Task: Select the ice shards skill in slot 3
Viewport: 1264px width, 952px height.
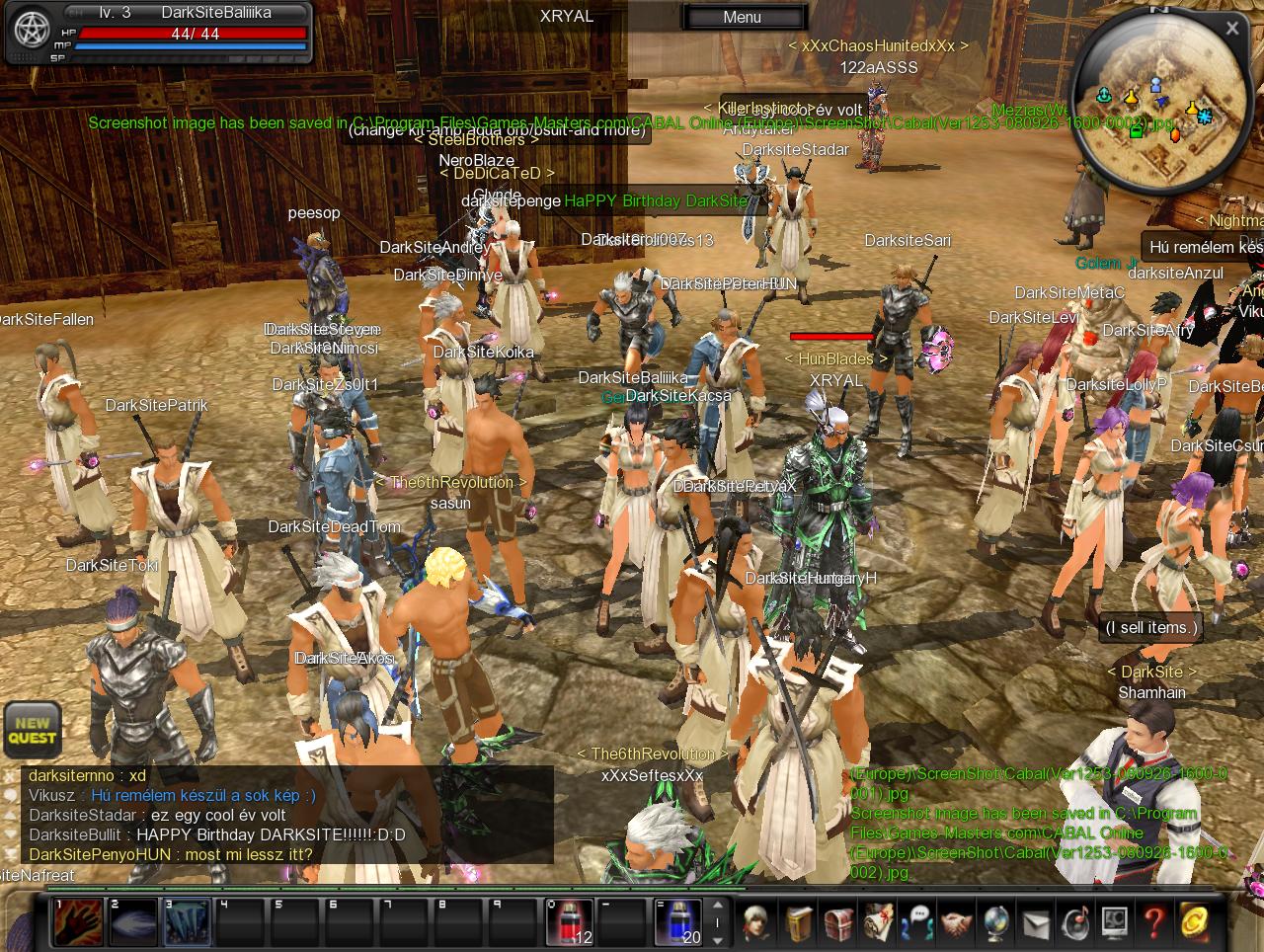Action: [x=187, y=922]
